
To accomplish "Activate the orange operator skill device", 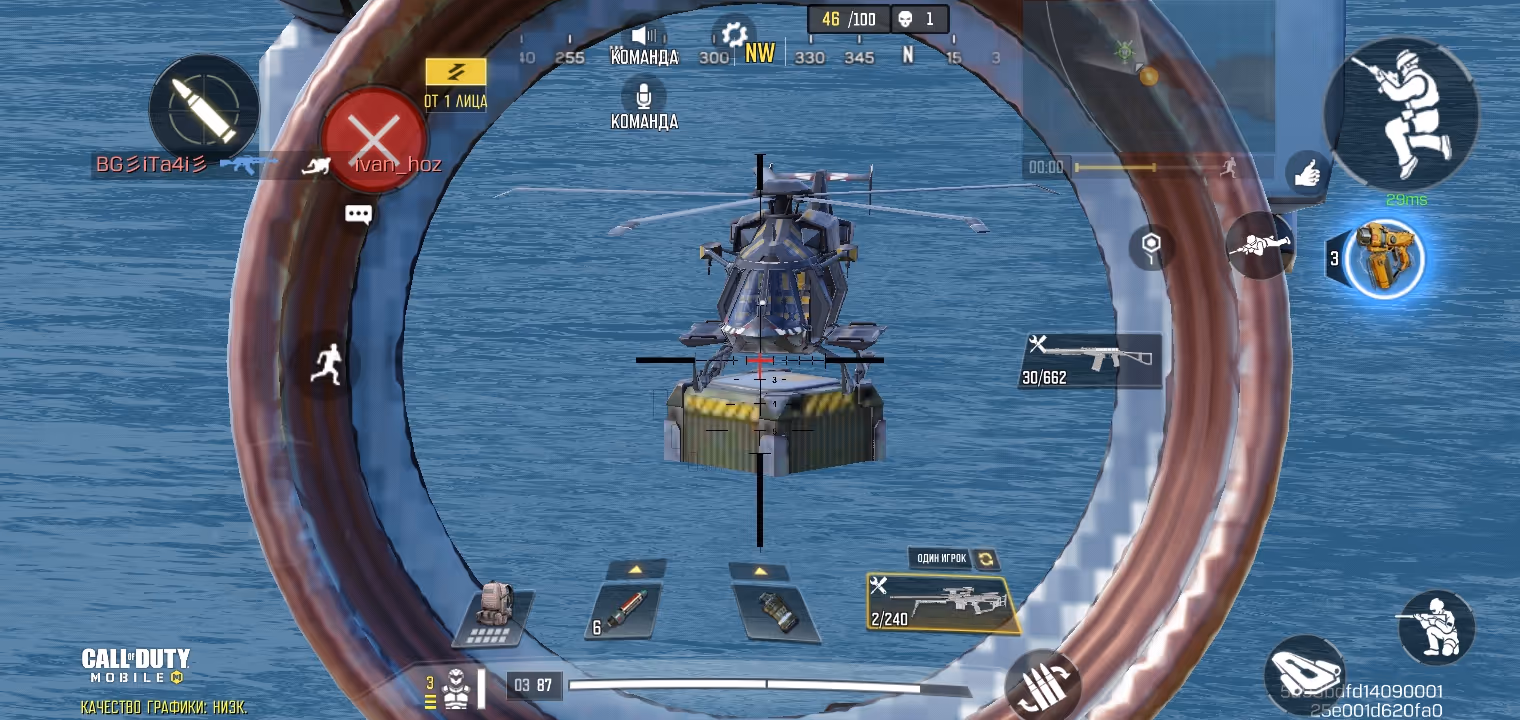I will [x=1384, y=258].
